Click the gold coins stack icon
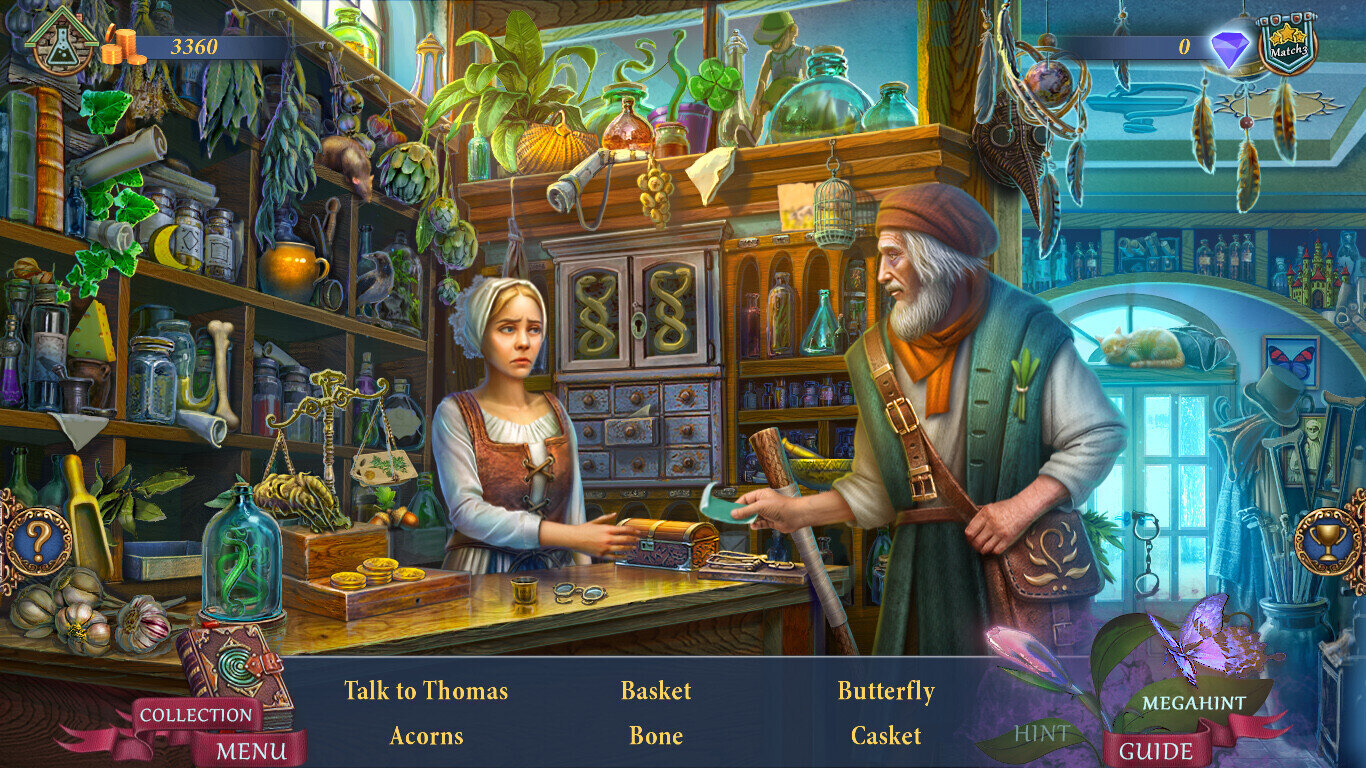 point(122,46)
